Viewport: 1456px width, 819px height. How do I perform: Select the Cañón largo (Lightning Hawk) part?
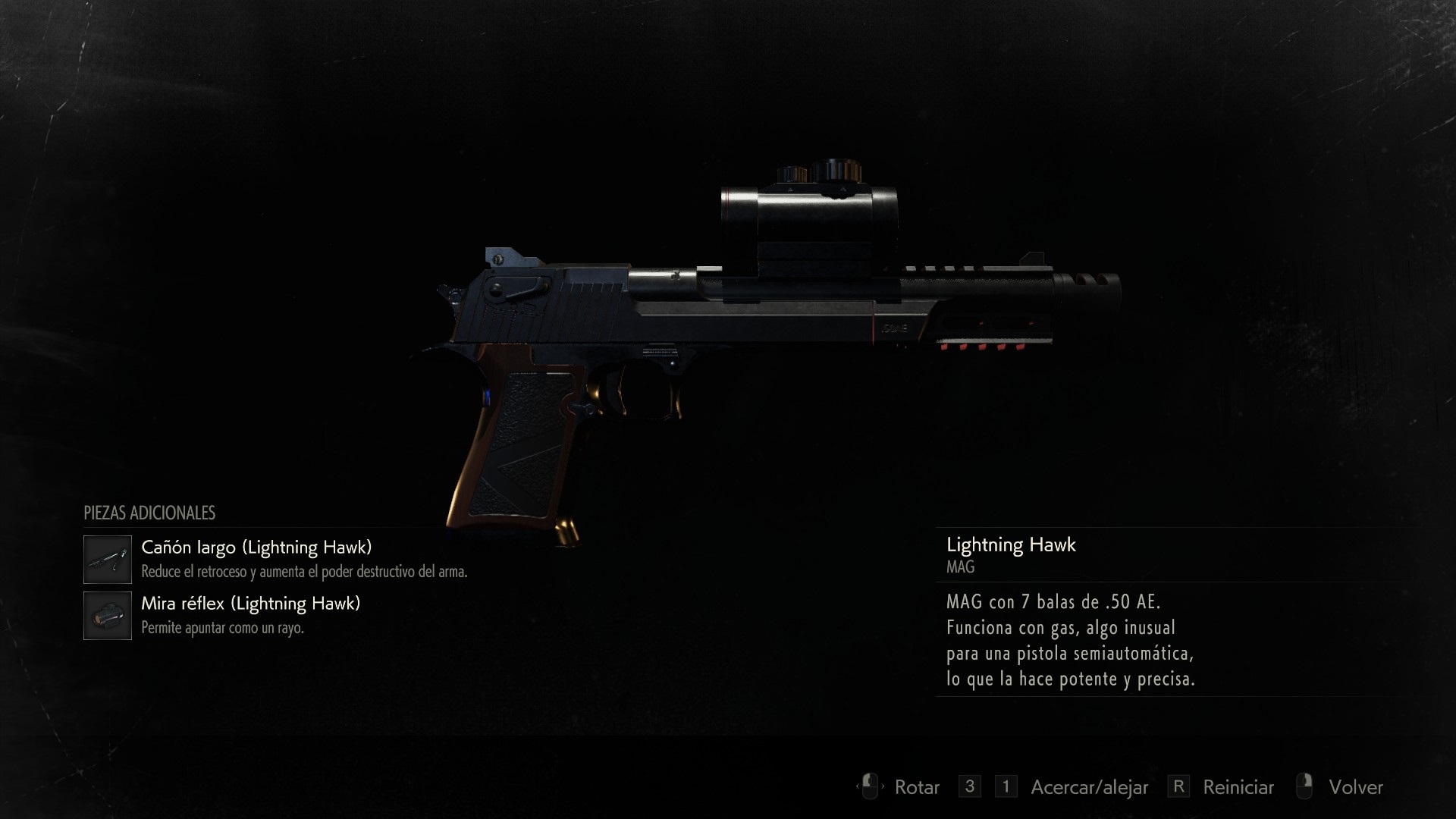256,548
